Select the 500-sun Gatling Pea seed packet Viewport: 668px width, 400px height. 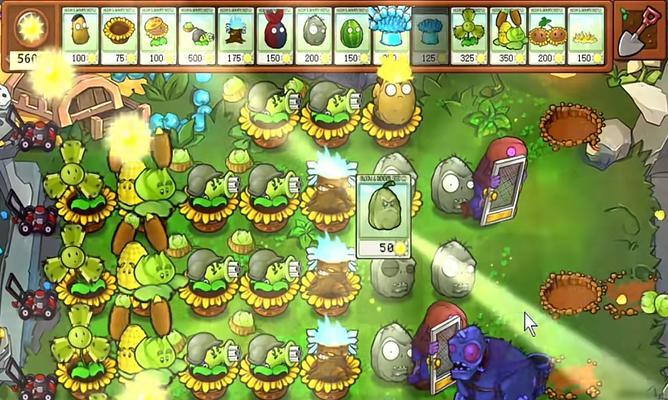[198, 36]
